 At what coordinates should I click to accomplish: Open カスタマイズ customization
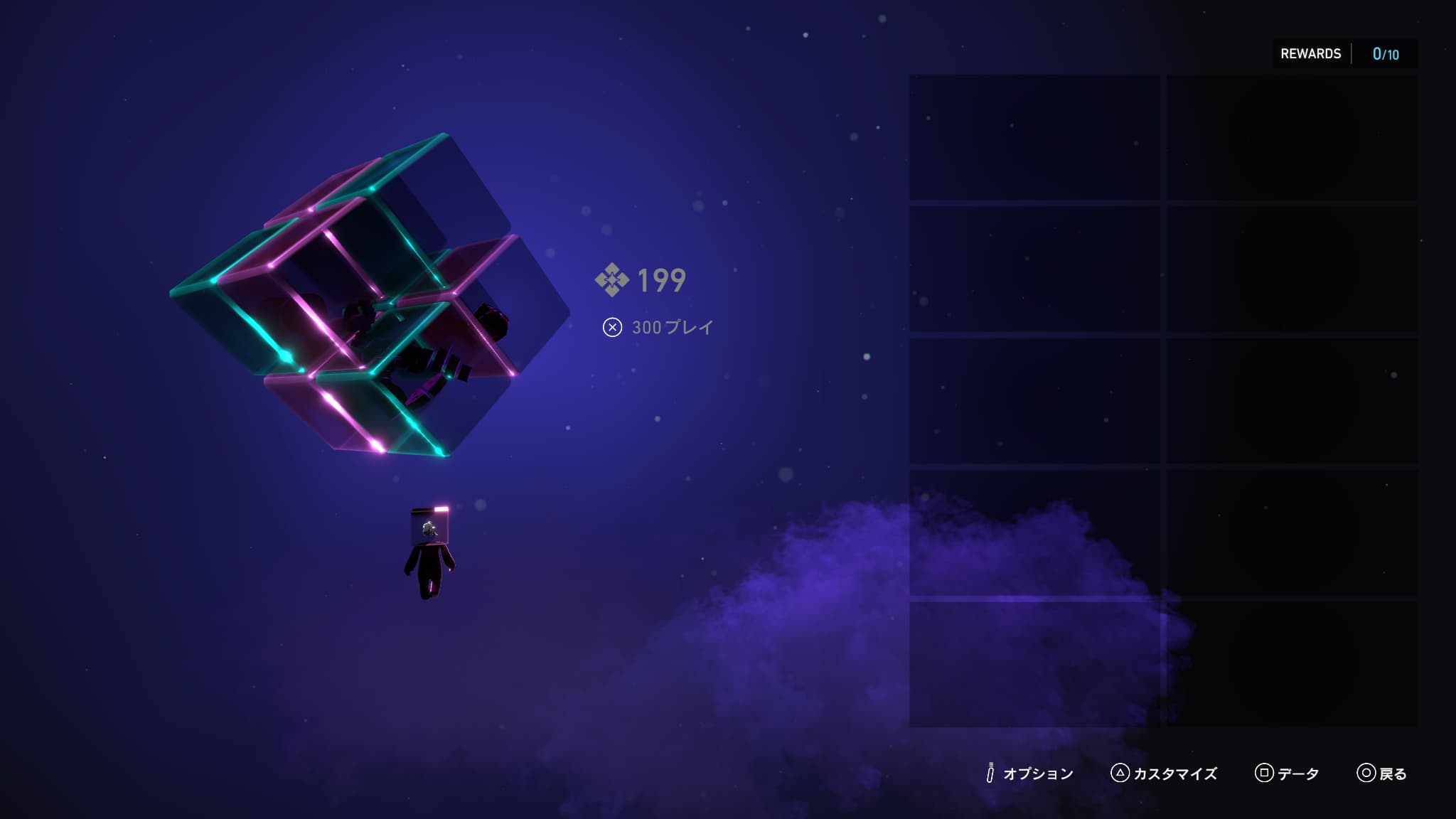coord(1164,773)
